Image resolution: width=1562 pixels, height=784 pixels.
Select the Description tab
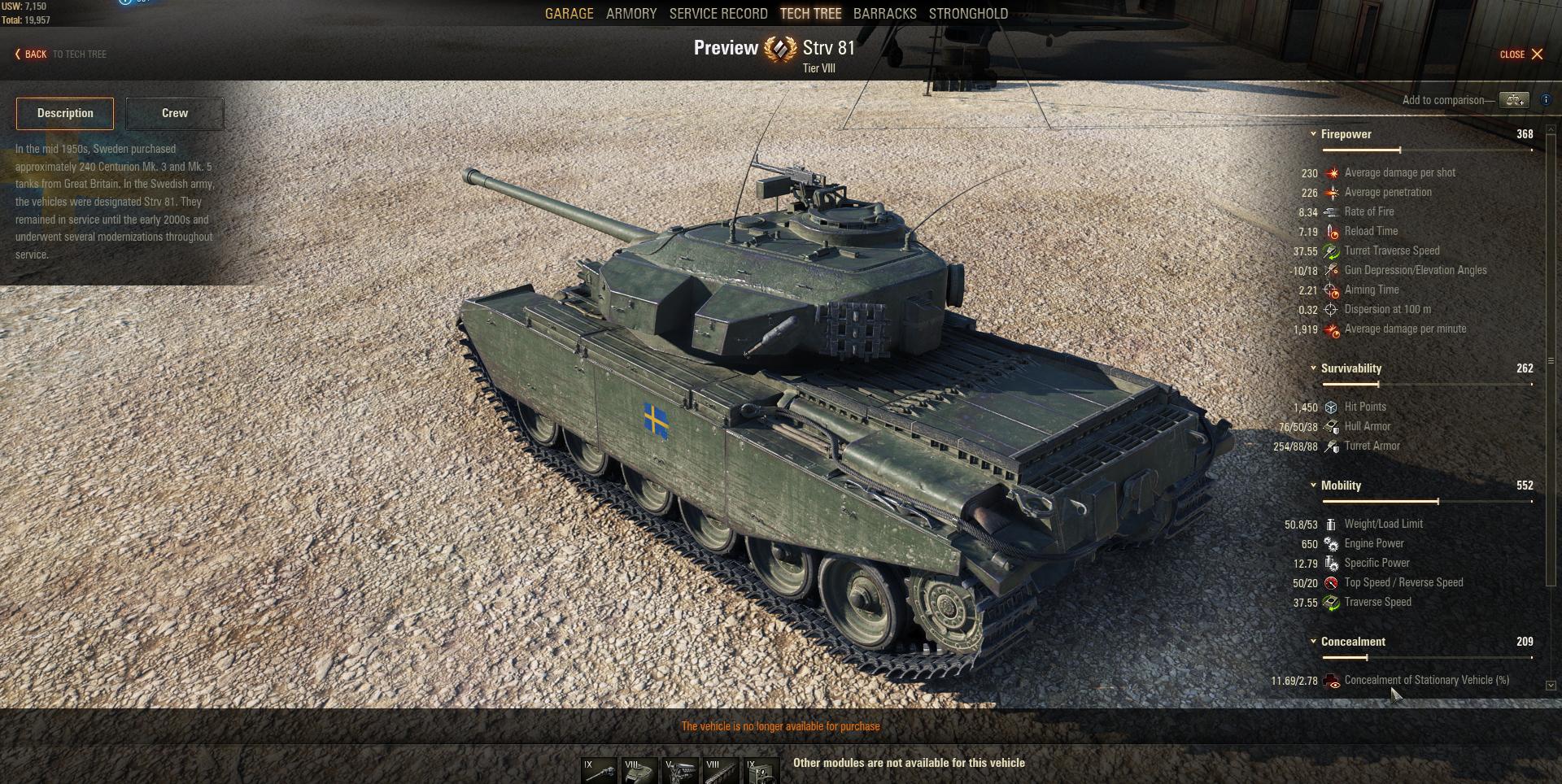65,114
